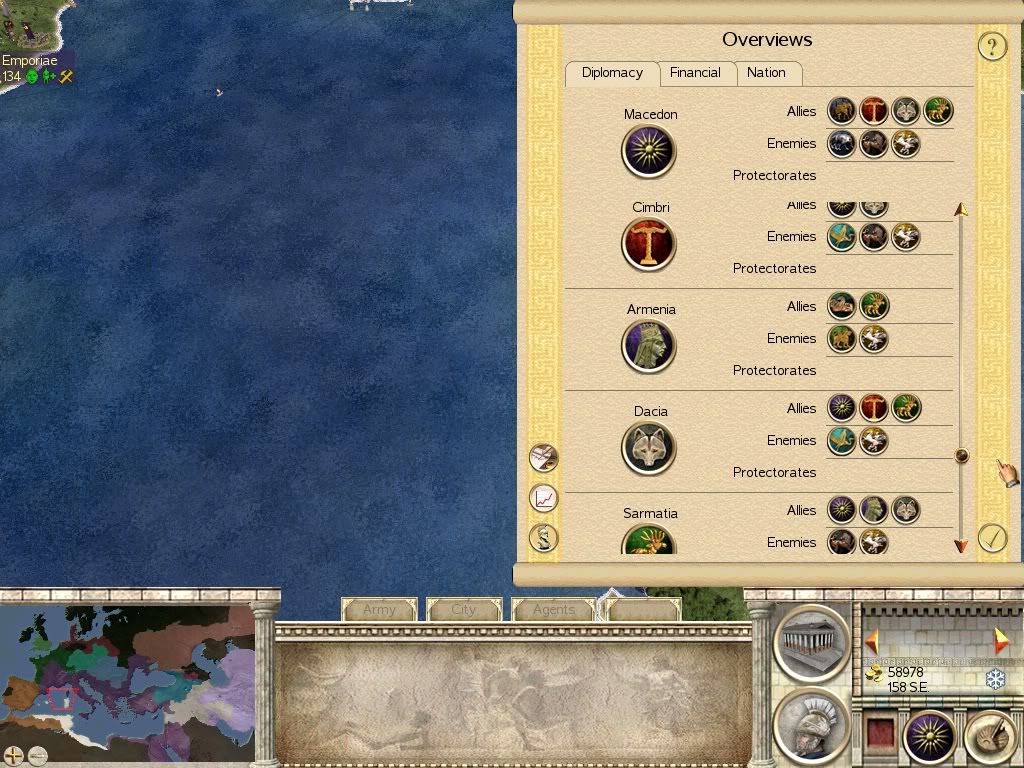The height and width of the screenshot is (768, 1024).
Task: Show the City tab
Action: click(464, 609)
